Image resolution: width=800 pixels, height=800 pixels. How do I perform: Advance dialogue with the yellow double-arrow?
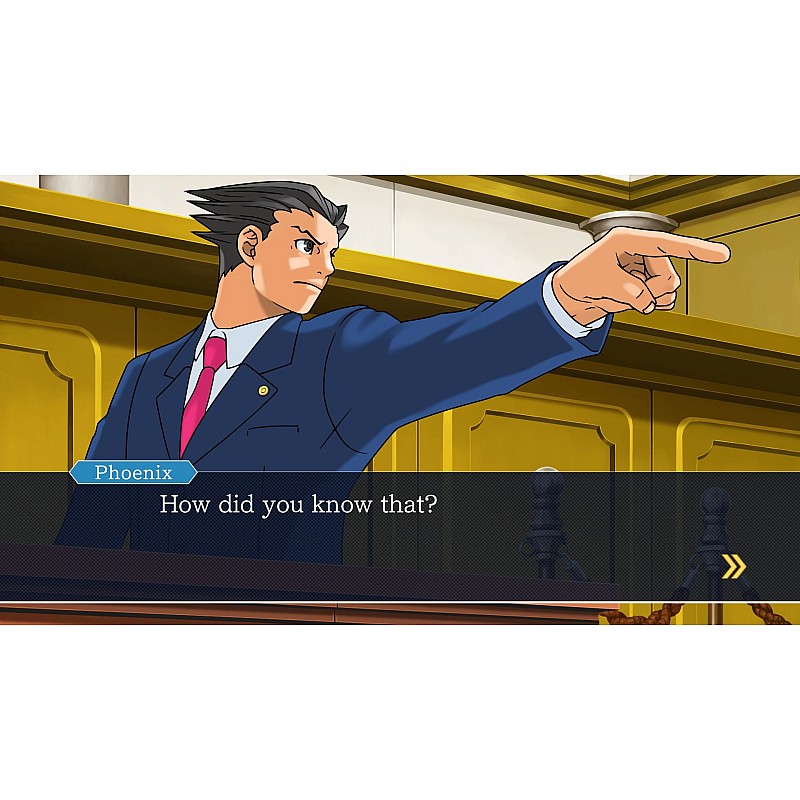pyautogui.click(x=734, y=568)
